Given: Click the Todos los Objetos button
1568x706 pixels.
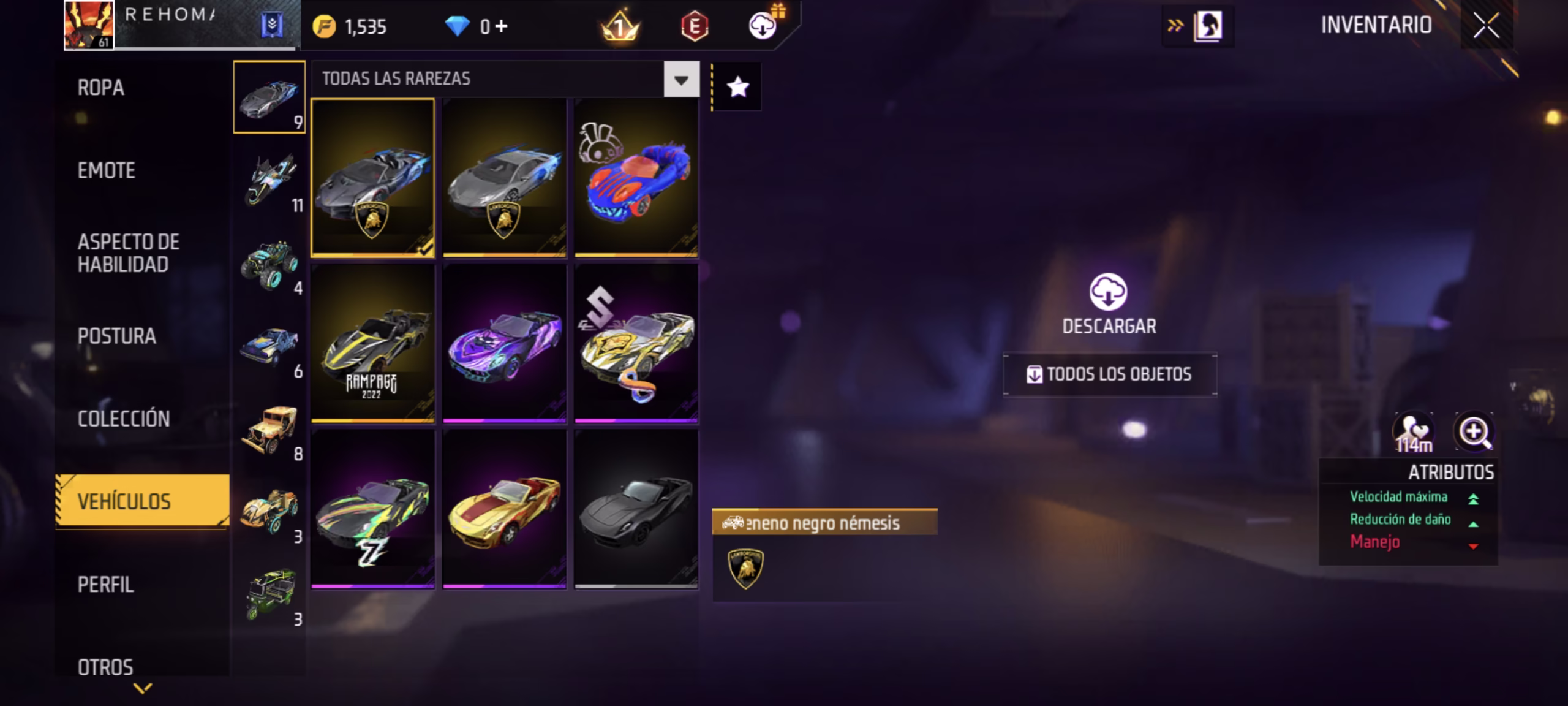Looking at the screenshot, I should tap(1109, 374).
